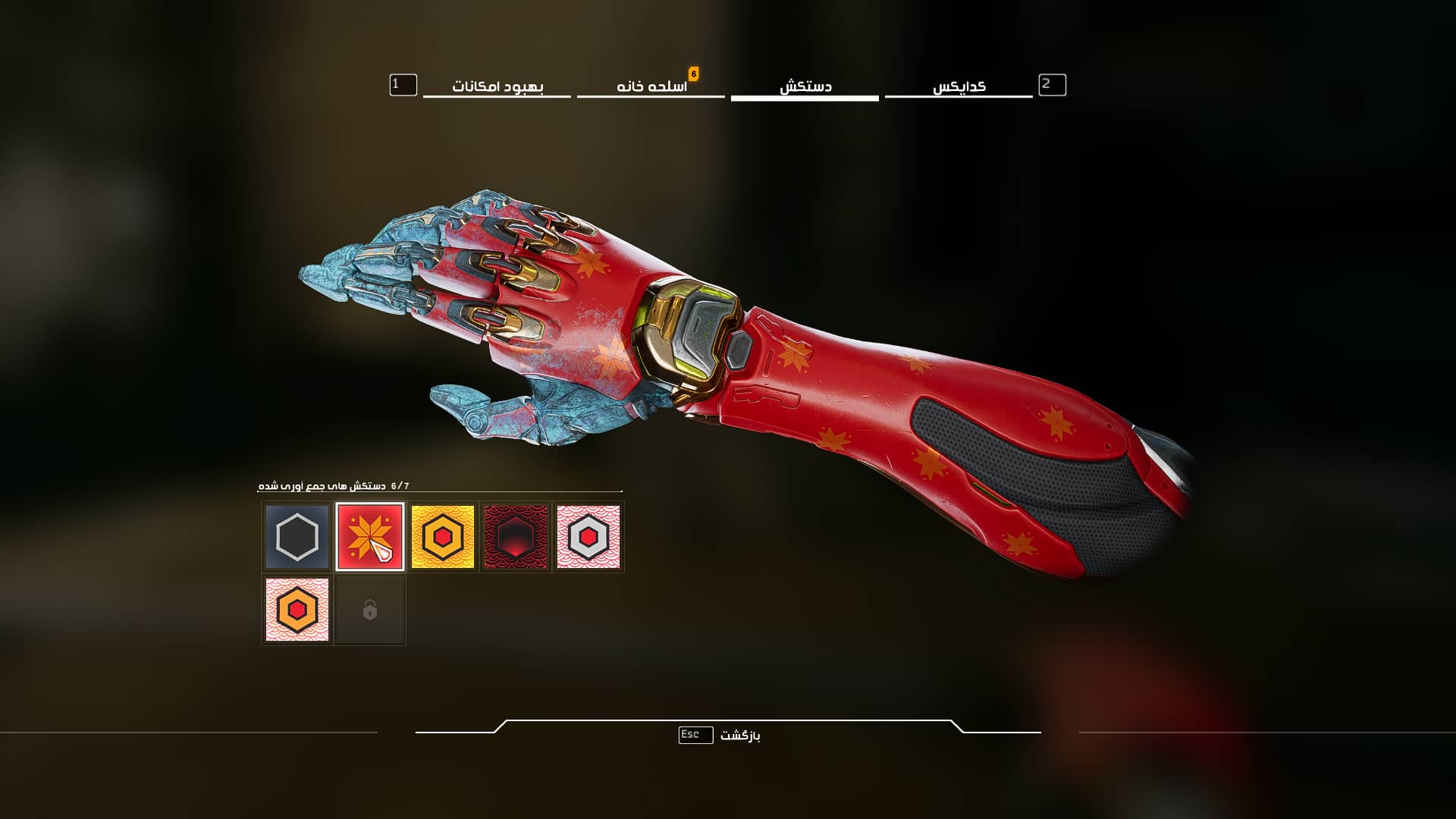
Task: Choose the plain grey hexagon glove skin
Action: click(x=297, y=537)
